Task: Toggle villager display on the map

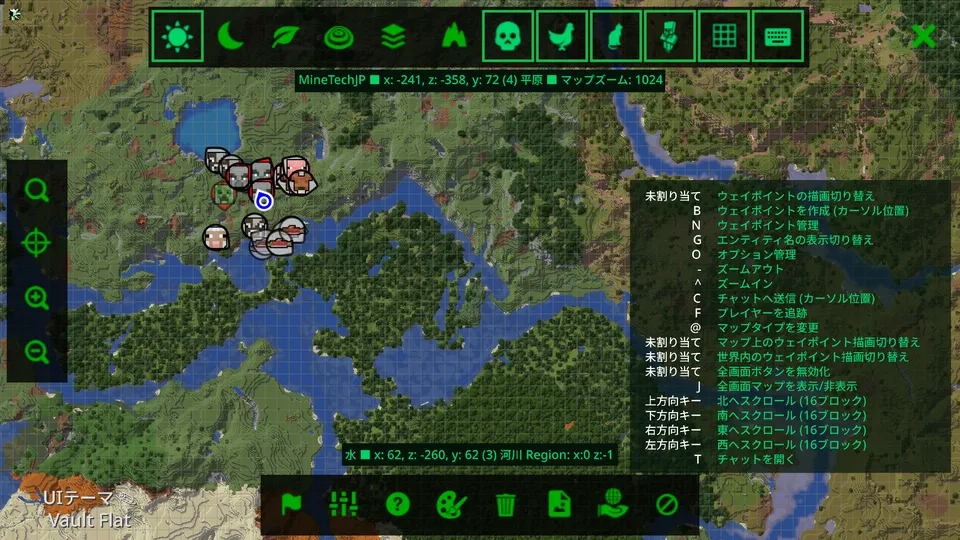Action: pyautogui.click(x=669, y=37)
